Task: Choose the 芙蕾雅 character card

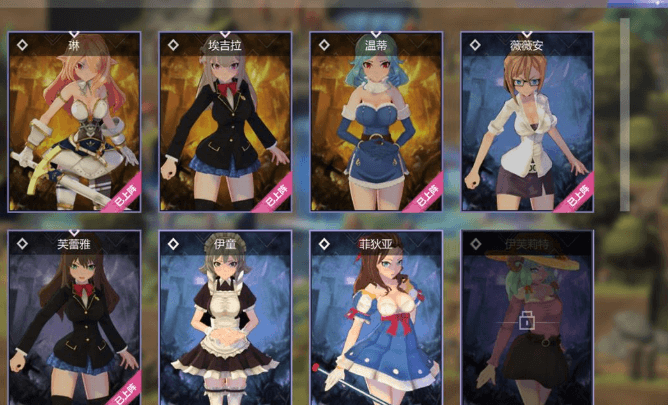Action: click(x=75, y=318)
